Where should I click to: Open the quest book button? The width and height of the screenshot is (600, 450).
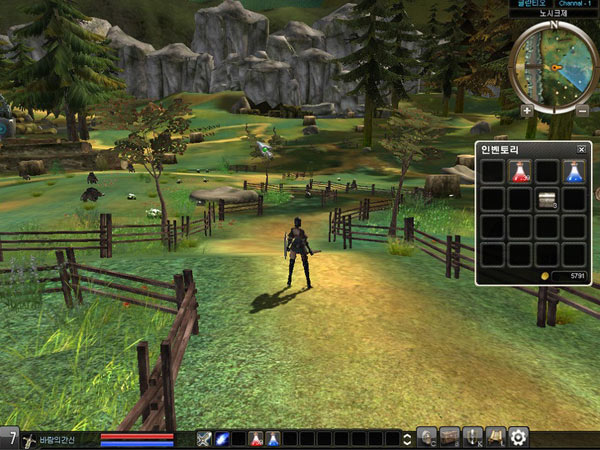[495, 437]
